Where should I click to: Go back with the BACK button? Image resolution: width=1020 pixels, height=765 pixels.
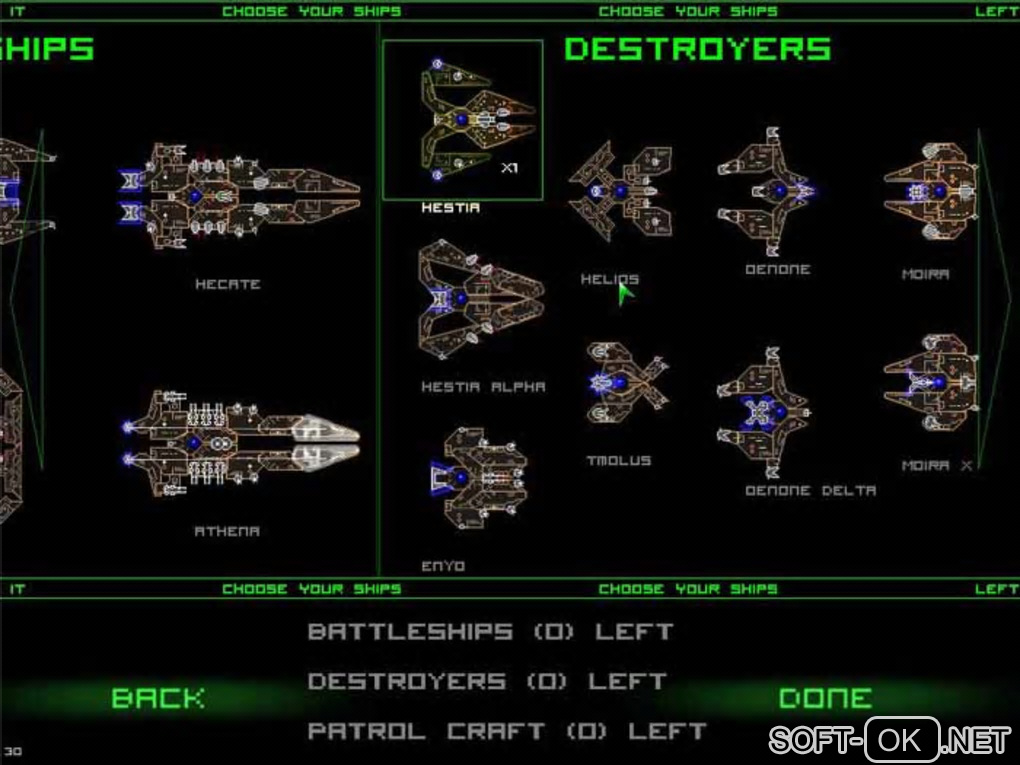coord(158,698)
